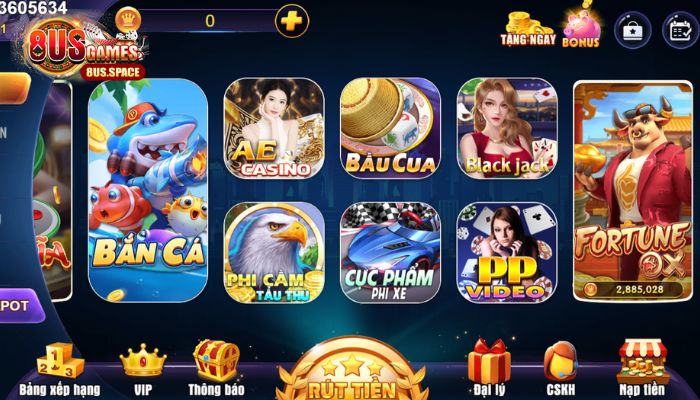The height and width of the screenshot is (400, 700).
Task: Open the Bắn Cá fishing game
Action: [x=148, y=190]
